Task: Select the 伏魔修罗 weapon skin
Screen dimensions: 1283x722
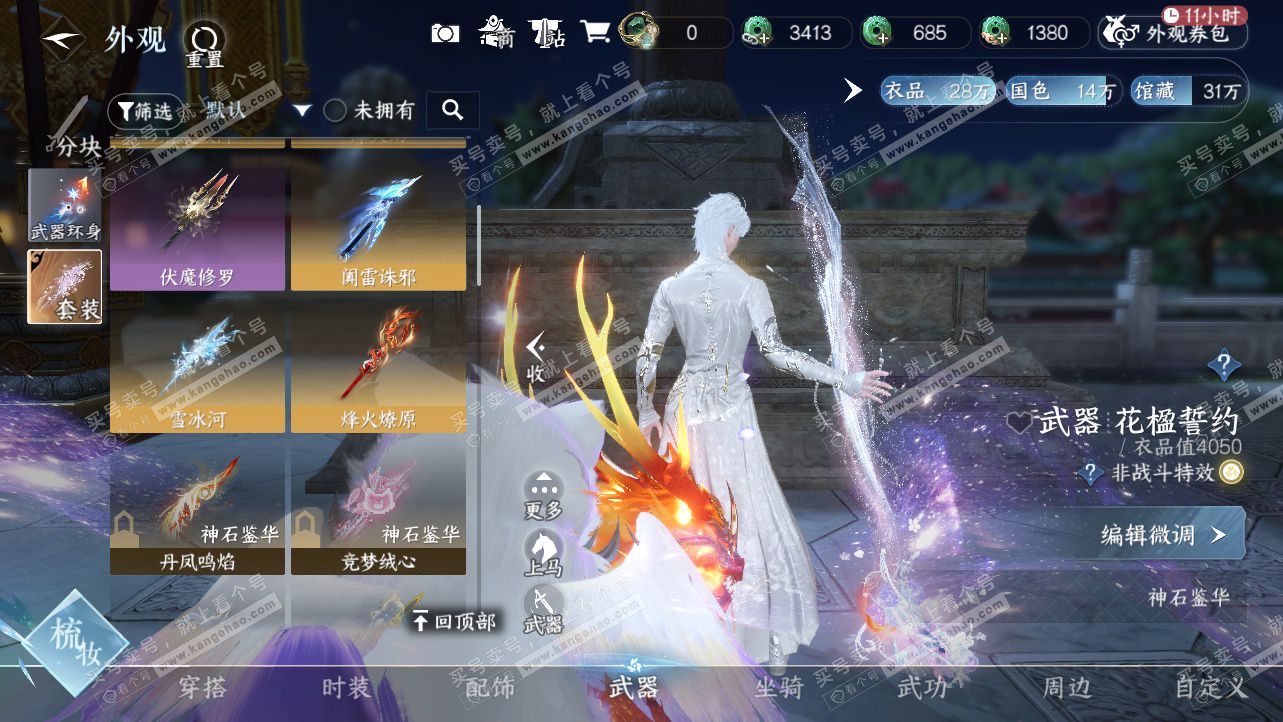Action: pos(197,229)
